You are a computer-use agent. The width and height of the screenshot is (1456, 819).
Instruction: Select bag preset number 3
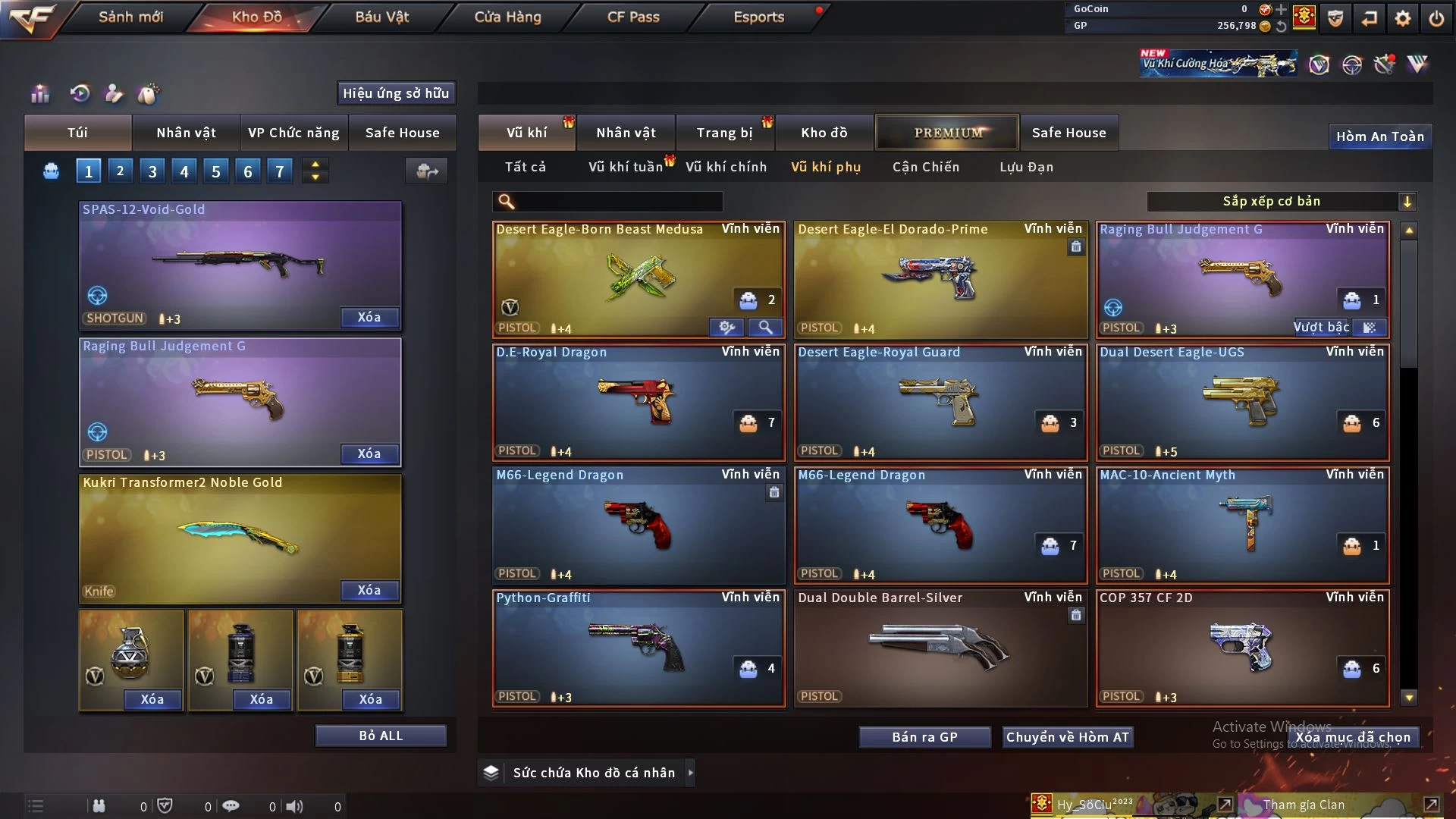(152, 171)
